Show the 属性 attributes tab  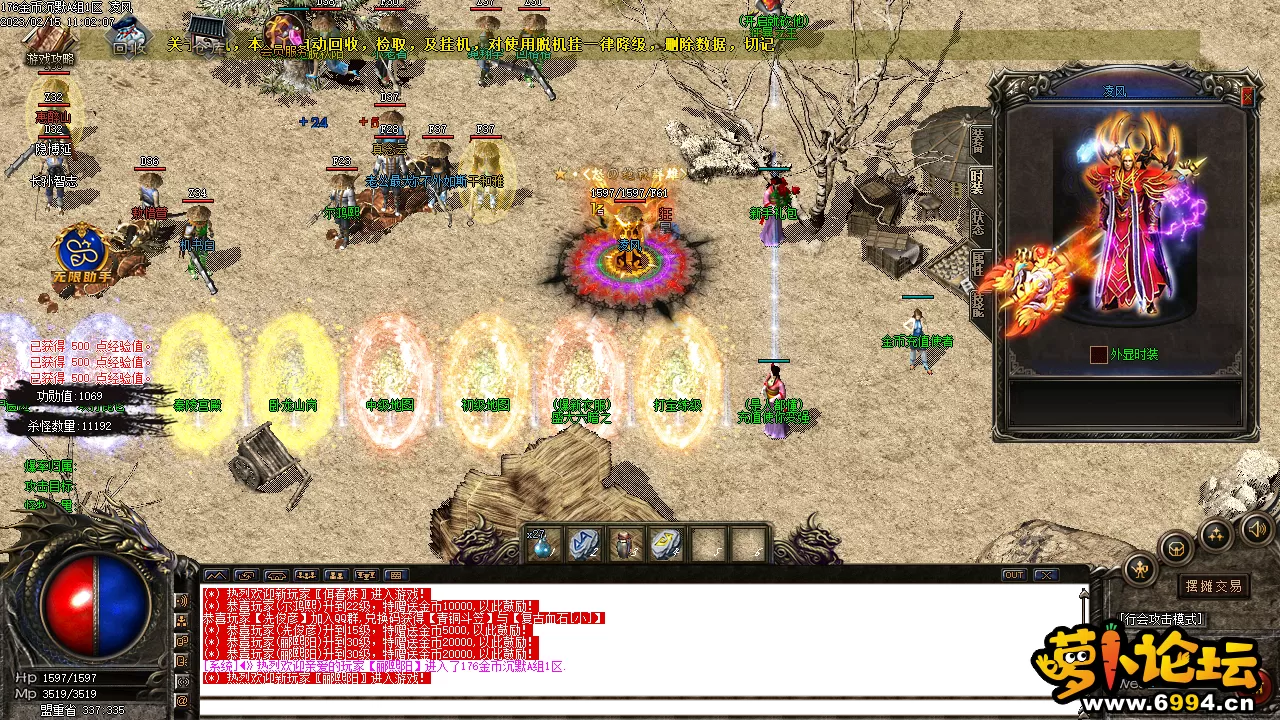pos(977,263)
